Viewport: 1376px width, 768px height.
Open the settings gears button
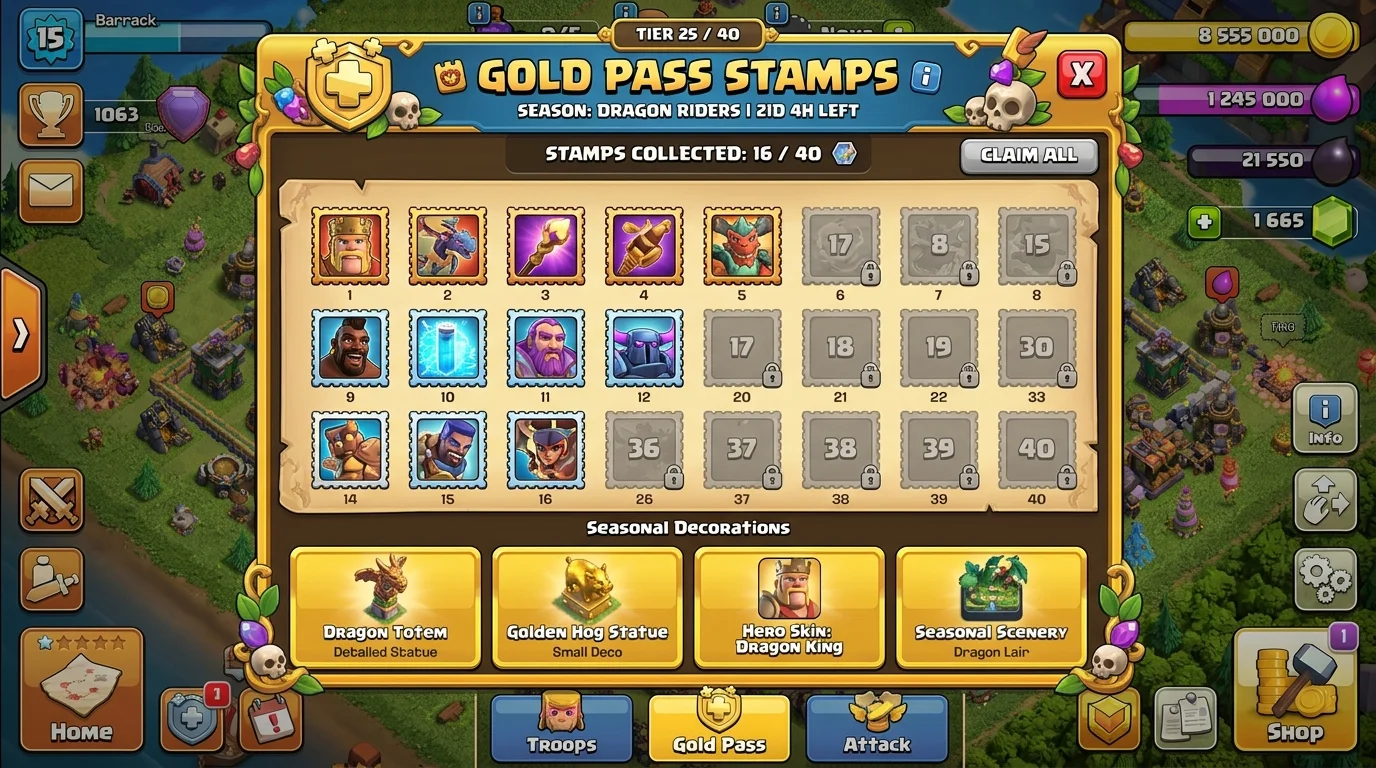[1325, 579]
